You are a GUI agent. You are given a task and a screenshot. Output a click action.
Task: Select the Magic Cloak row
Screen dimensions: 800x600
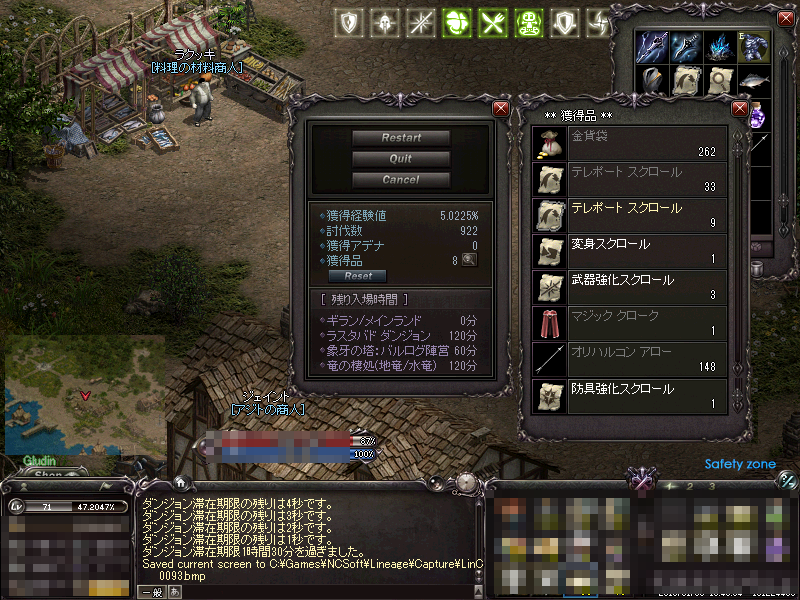629,324
